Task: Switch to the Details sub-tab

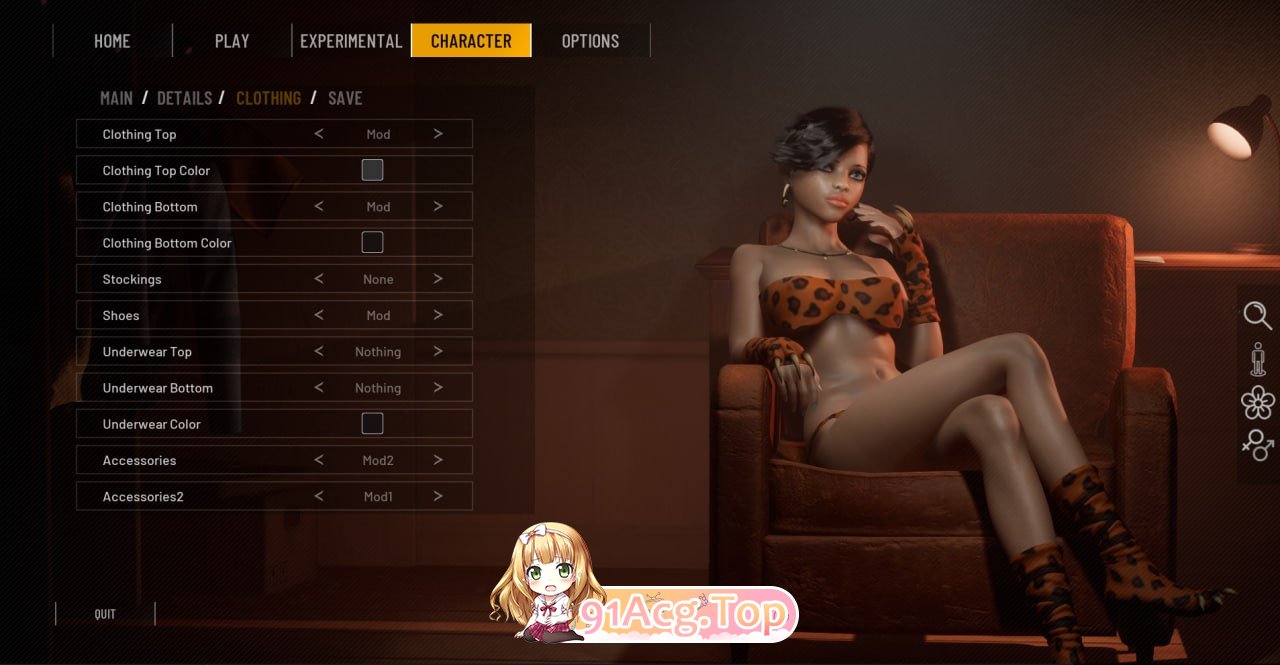Action: pos(185,98)
